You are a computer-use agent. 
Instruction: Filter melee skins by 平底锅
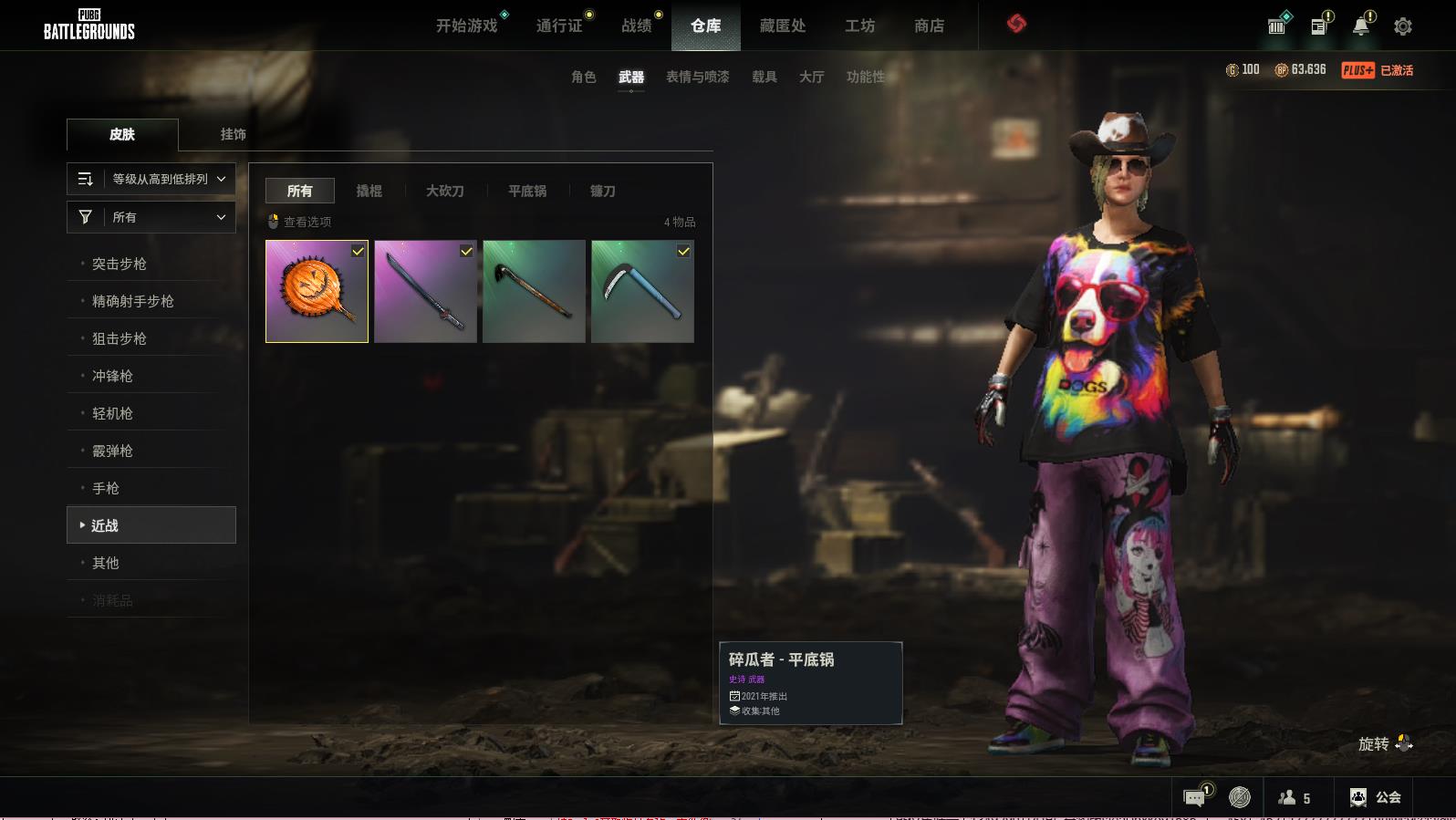pyautogui.click(x=527, y=191)
